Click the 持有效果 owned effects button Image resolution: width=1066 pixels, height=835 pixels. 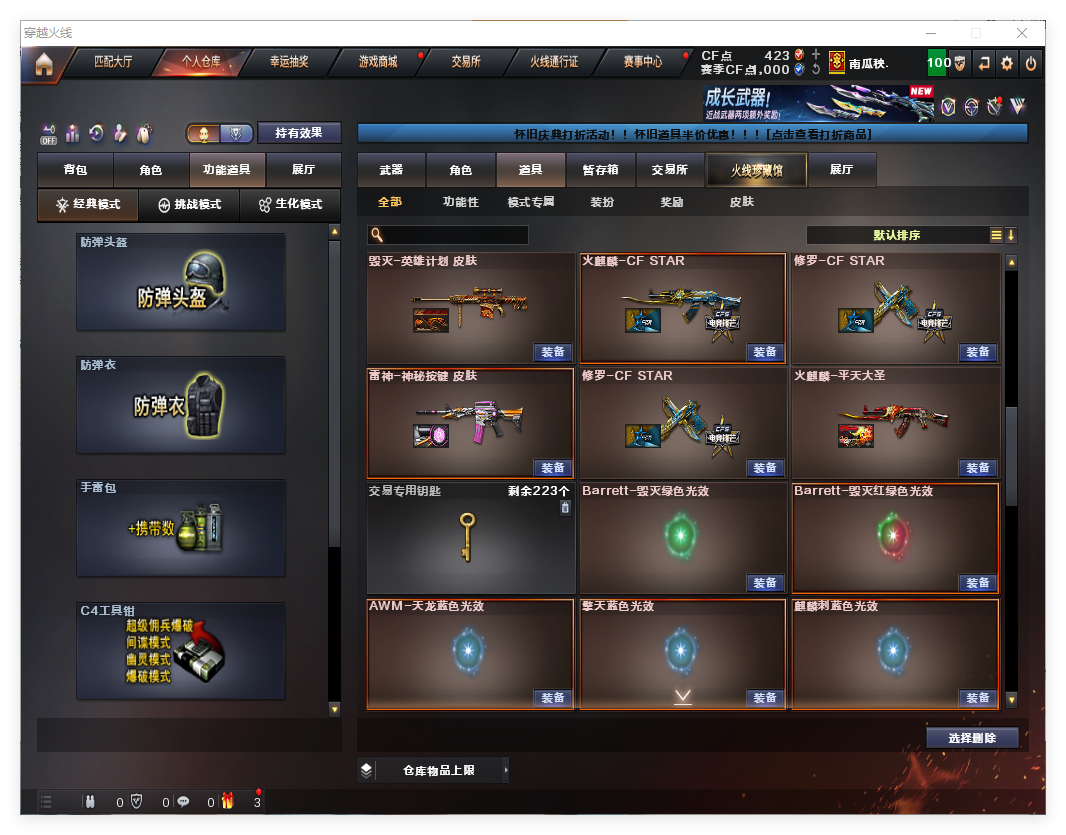coord(299,133)
